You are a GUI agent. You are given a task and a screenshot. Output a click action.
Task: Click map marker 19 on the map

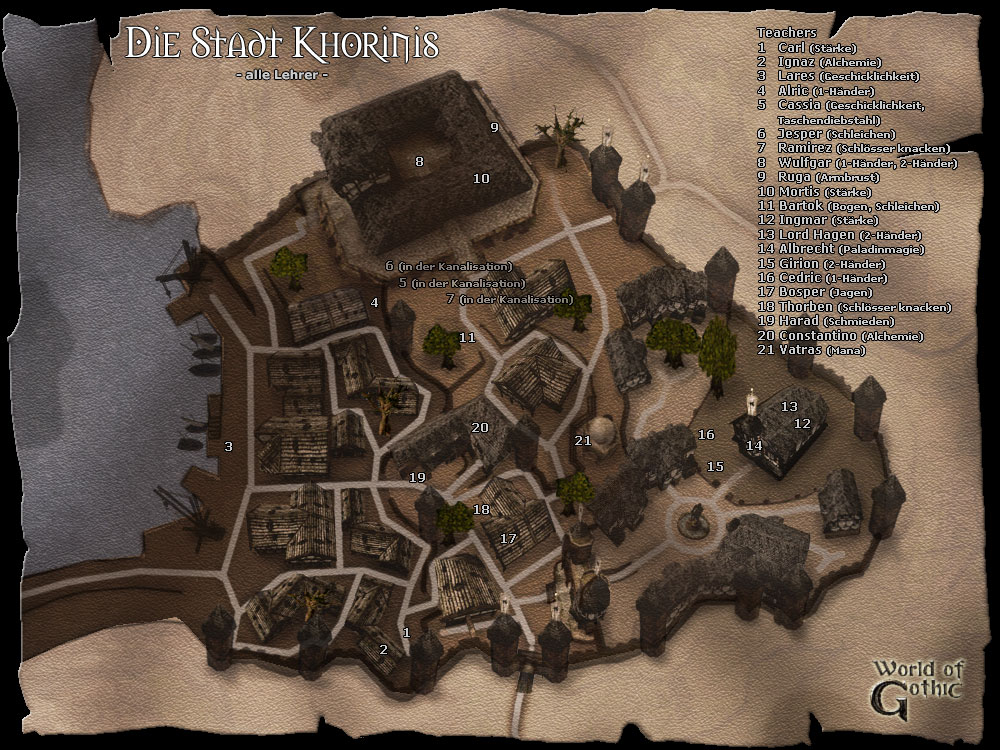click(x=417, y=477)
